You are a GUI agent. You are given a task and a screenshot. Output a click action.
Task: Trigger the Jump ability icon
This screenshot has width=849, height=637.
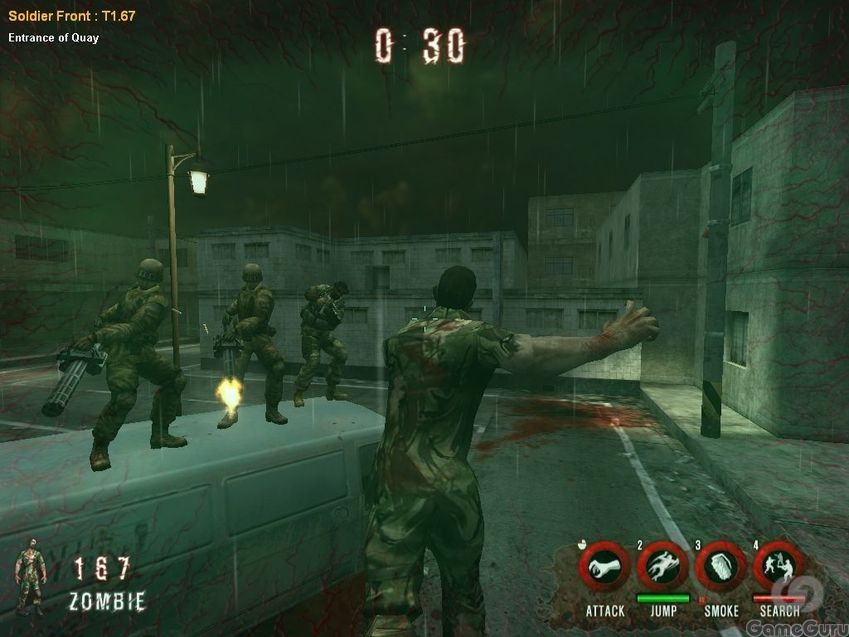[x=662, y=568]
